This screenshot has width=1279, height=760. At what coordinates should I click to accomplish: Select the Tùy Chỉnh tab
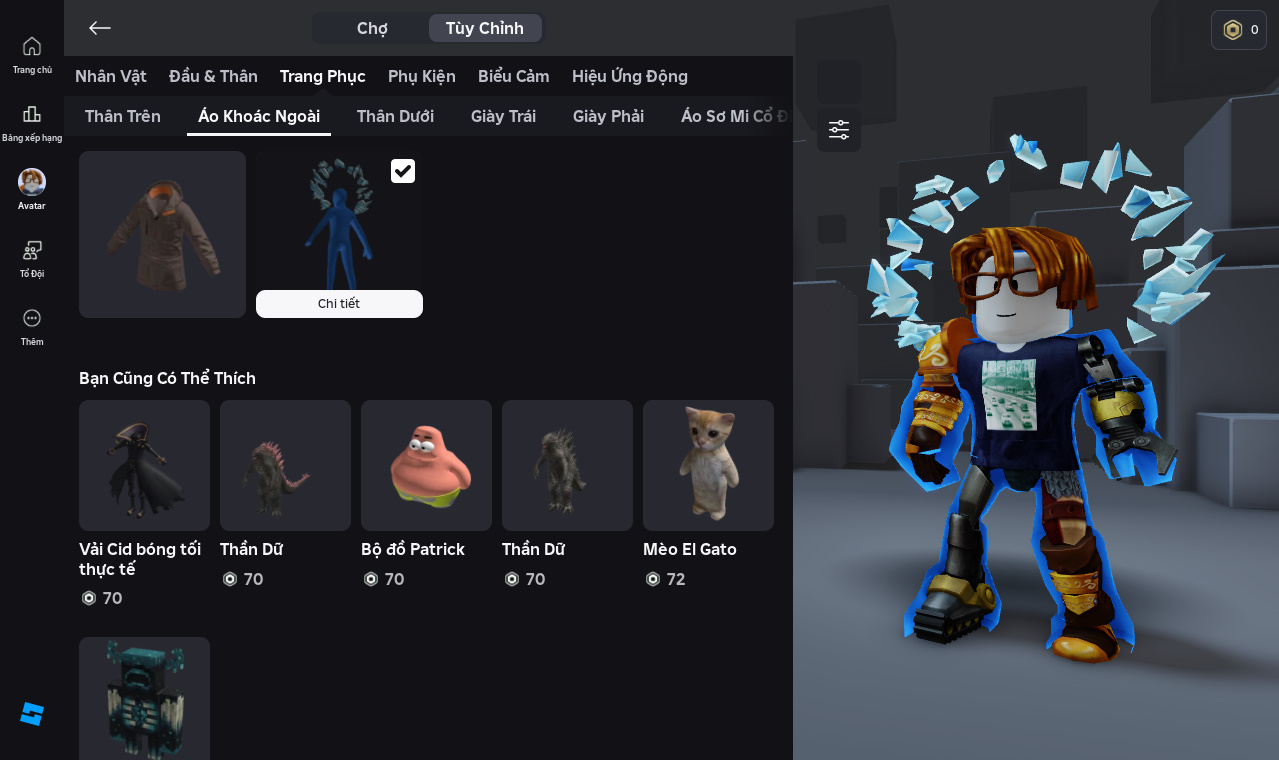click(485, 28)
